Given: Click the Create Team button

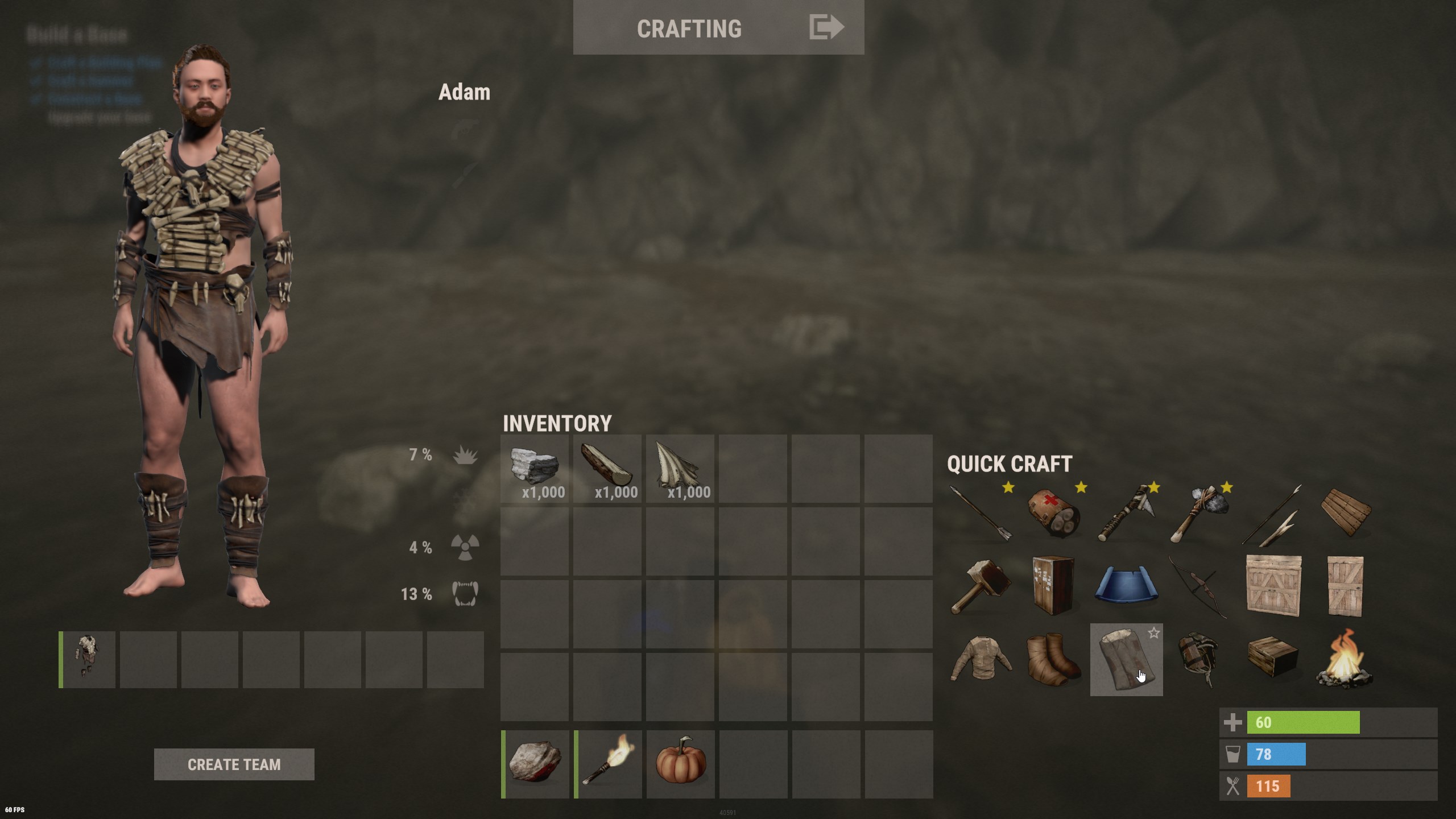Looking at the screenshot, I should click(x=234, y=764).
